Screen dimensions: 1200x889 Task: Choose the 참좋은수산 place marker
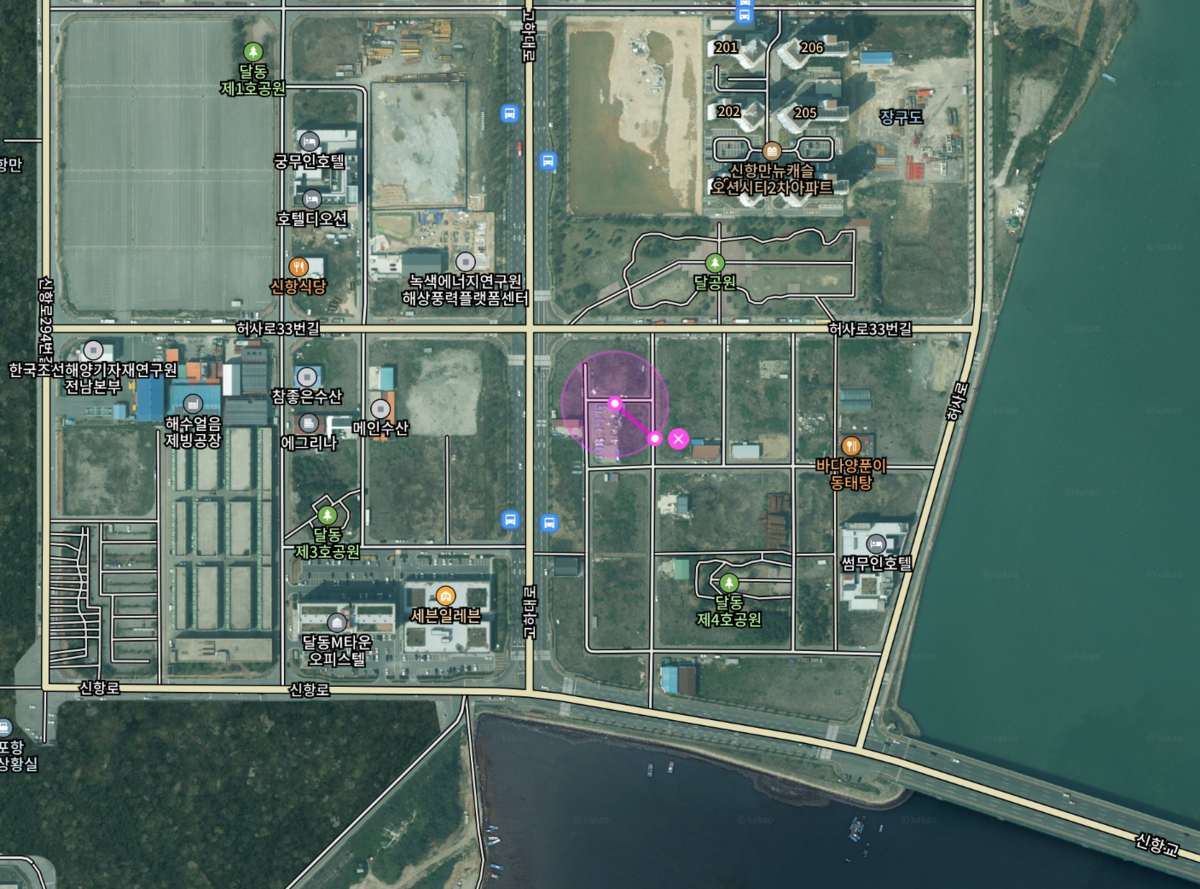point(307,376)
